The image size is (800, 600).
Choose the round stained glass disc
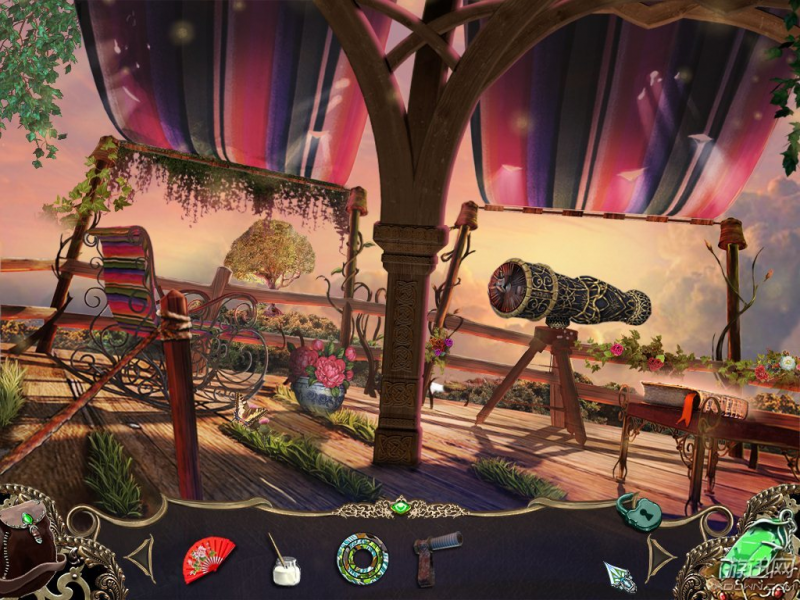point(360,558)
